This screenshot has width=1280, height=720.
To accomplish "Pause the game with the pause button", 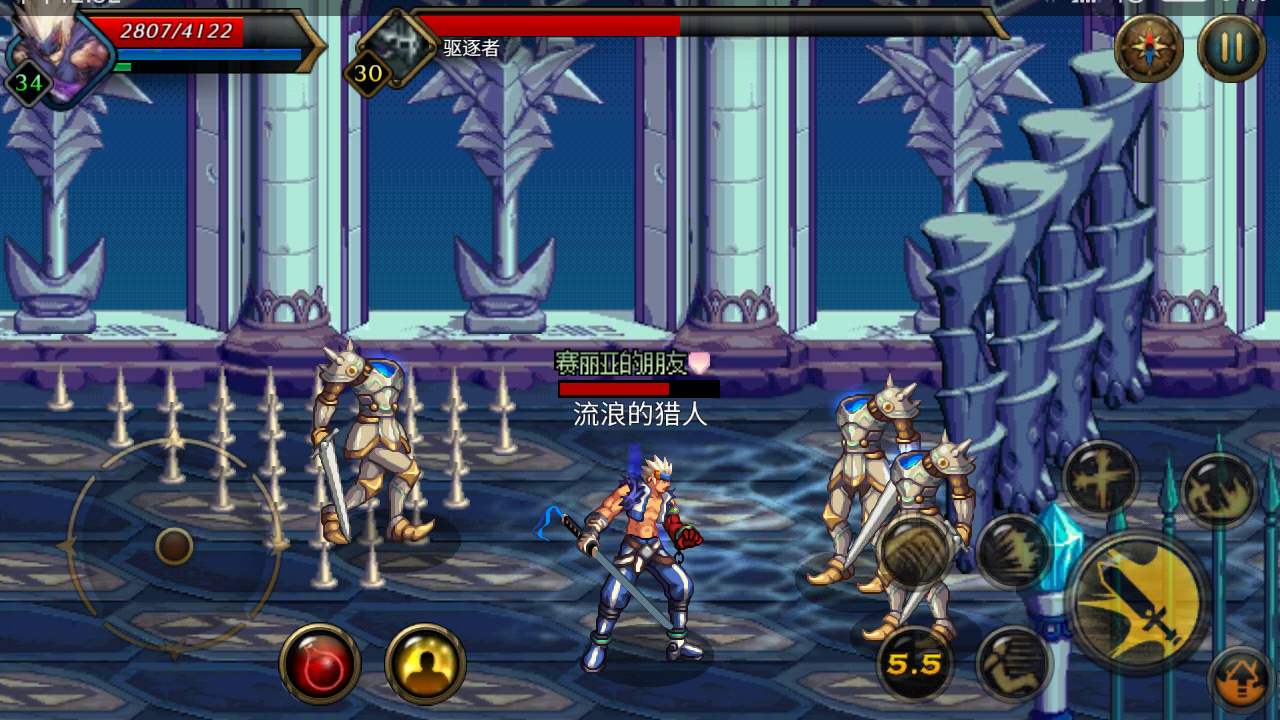I will pos(1231,48).
